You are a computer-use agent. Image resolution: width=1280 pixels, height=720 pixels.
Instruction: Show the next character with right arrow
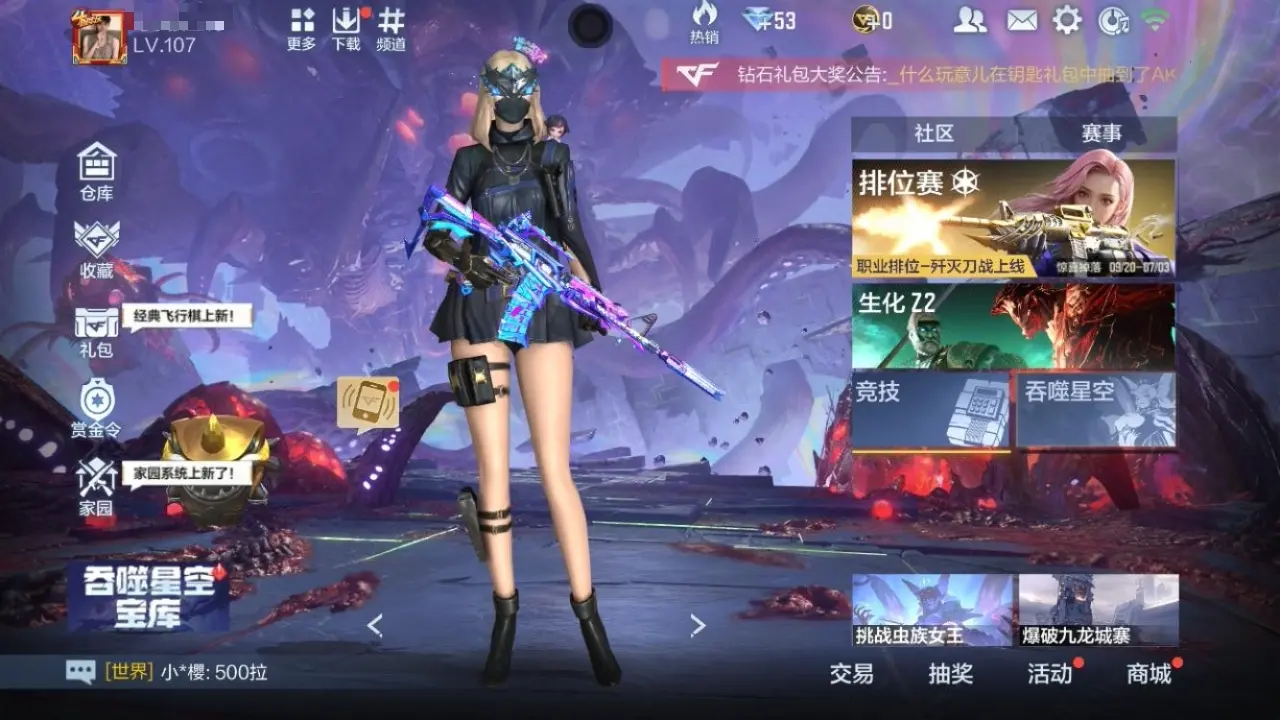pyautogui.click(x=698, y=626)
